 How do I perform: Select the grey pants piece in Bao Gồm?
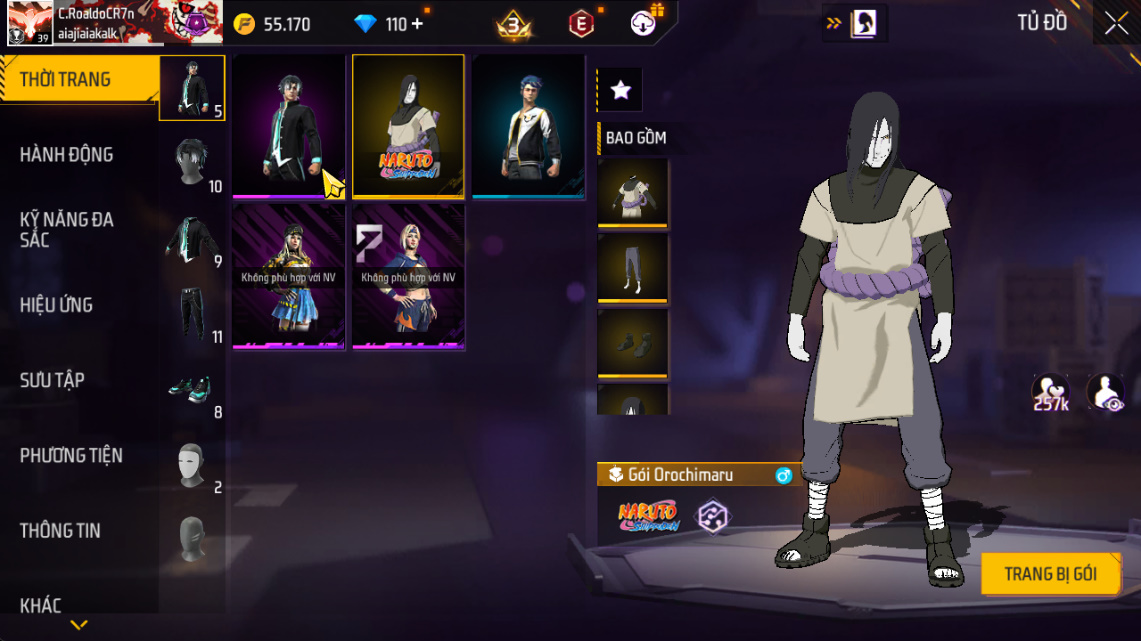pos(632,267)
